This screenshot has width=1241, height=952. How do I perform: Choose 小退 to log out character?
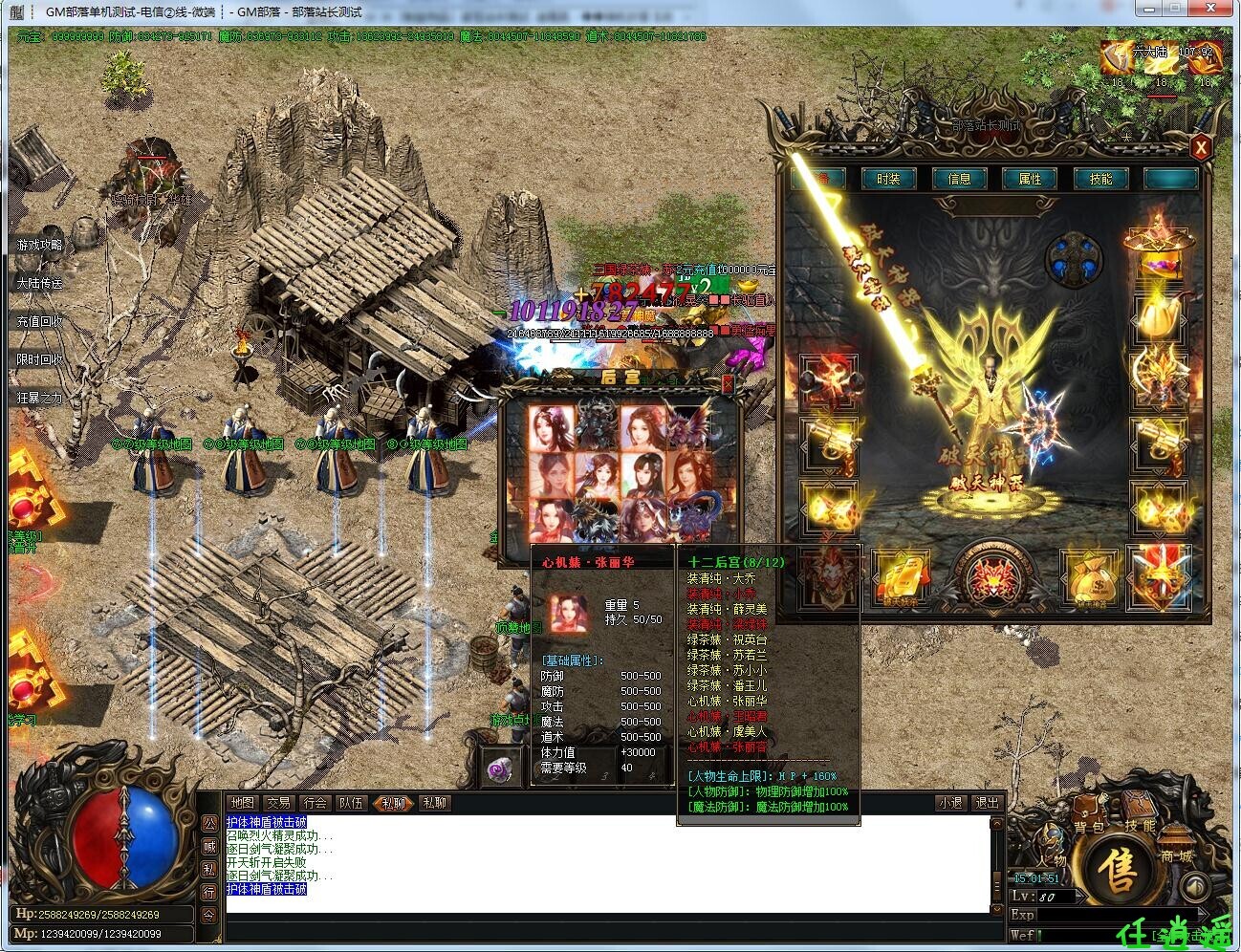(x=950, y=803)
